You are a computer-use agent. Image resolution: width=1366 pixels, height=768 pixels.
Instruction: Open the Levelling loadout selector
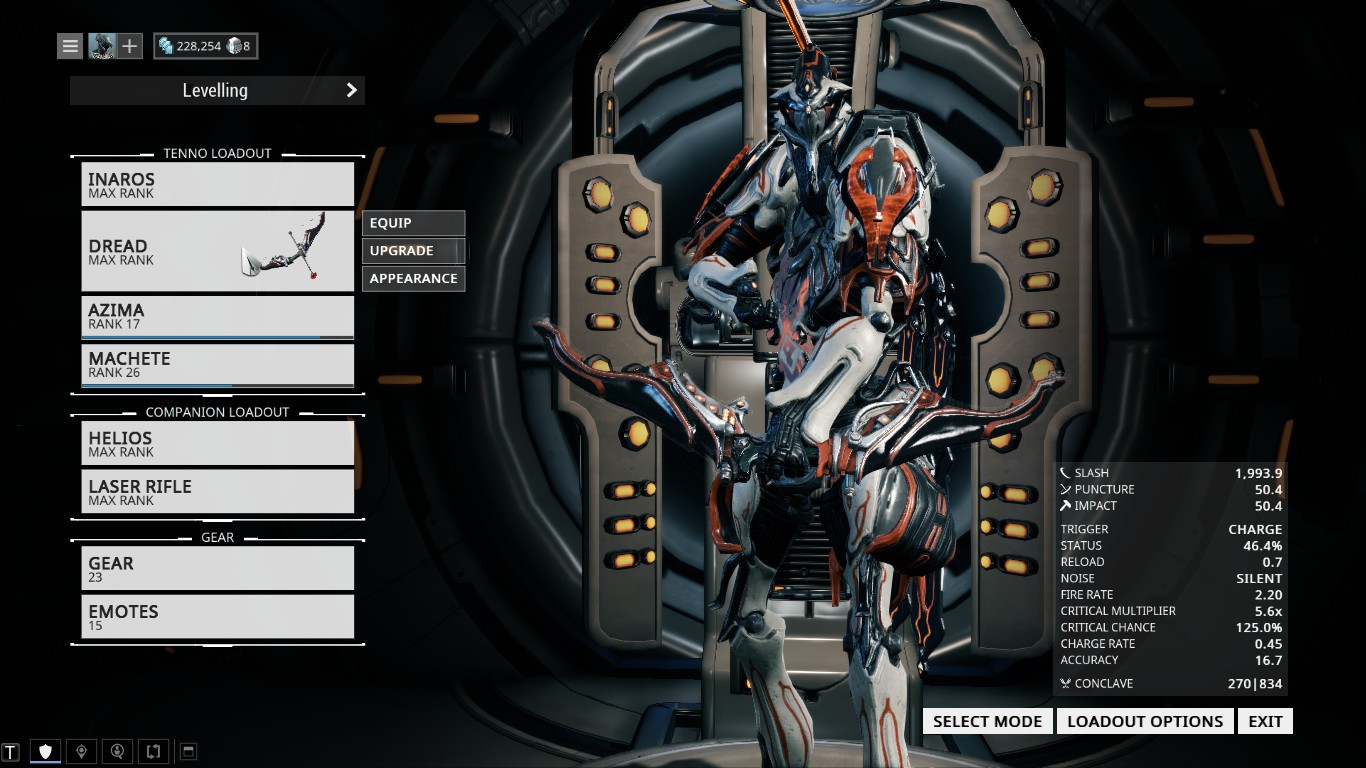click(x=217, y=91)
